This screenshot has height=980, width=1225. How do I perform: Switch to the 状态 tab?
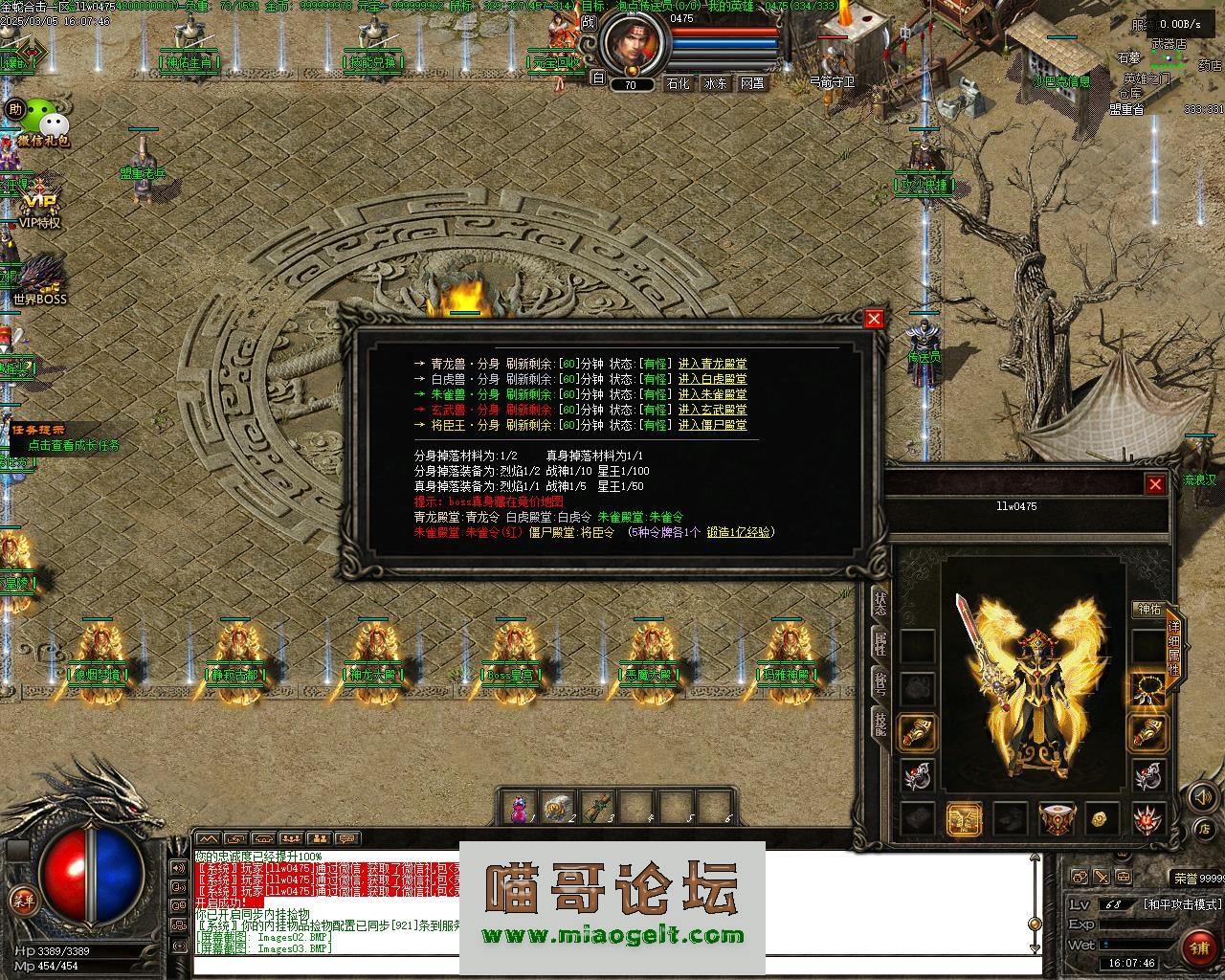[x=880, y=604]
